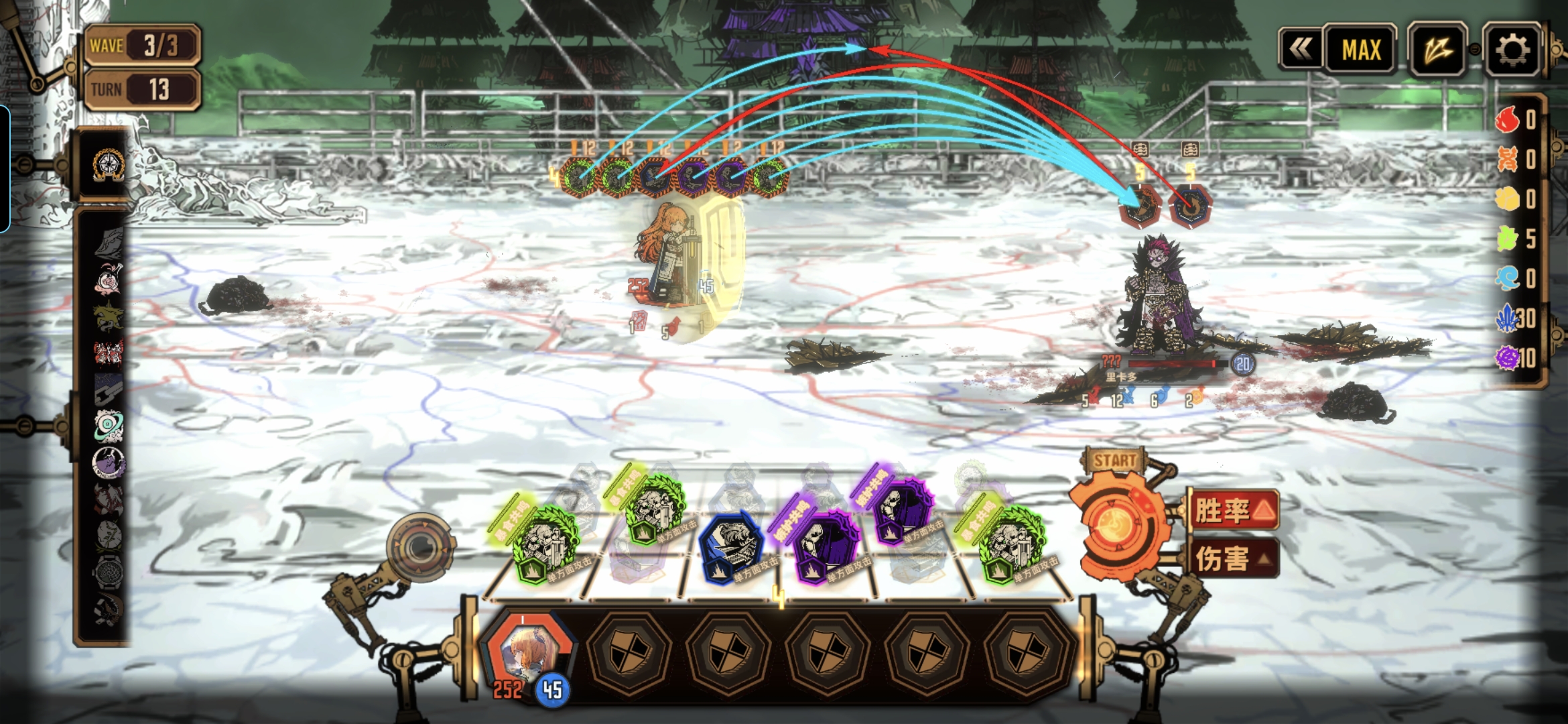Viewport: 1568px width, 724px height.
Task: Toggle the arrow display button beside MAX
Action: [x=1437, y=50]
